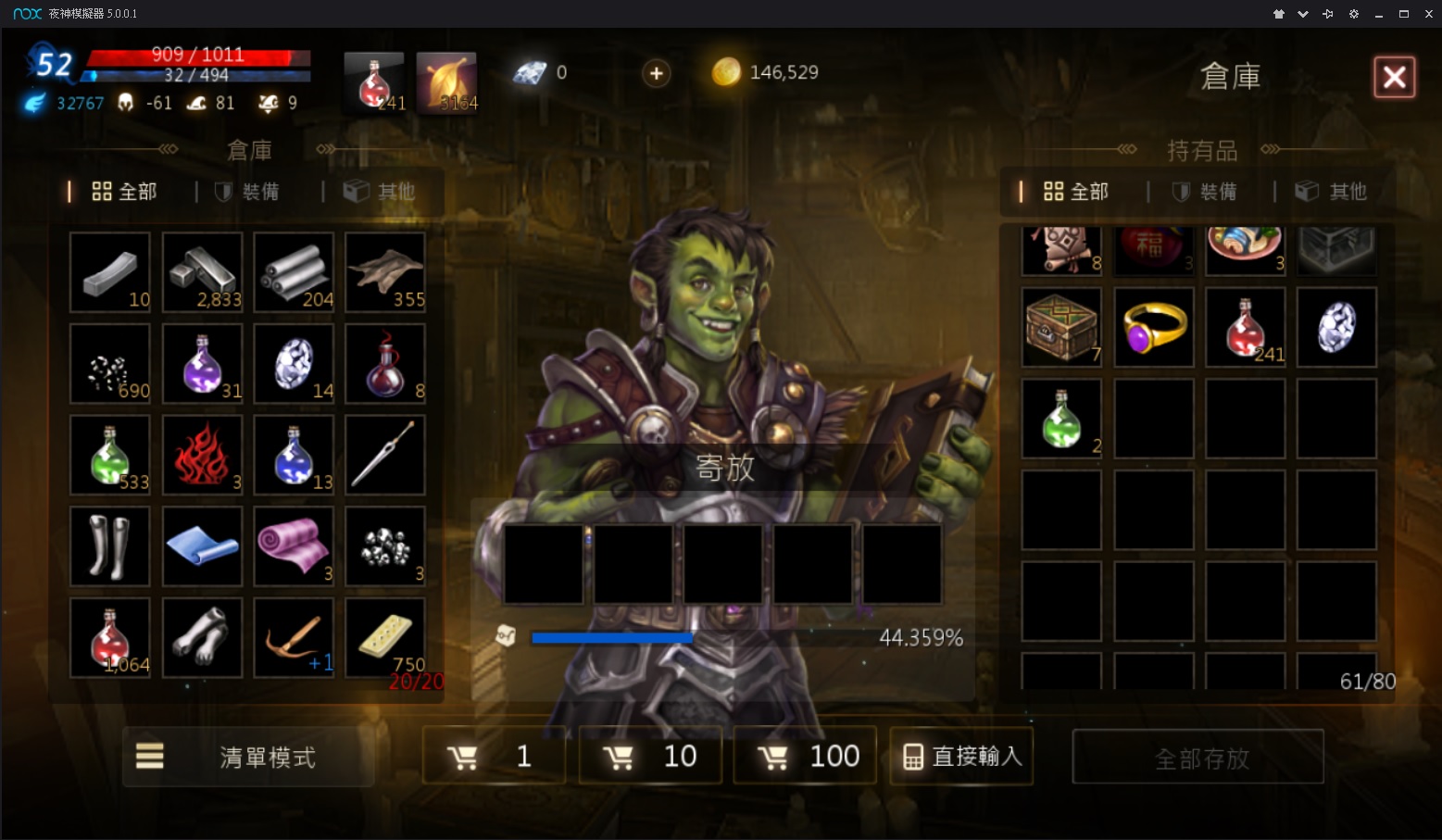Screen dimensions: 1442x840
Task: Select the gold ring with purple gem
Action: (x=1154, y=327)
